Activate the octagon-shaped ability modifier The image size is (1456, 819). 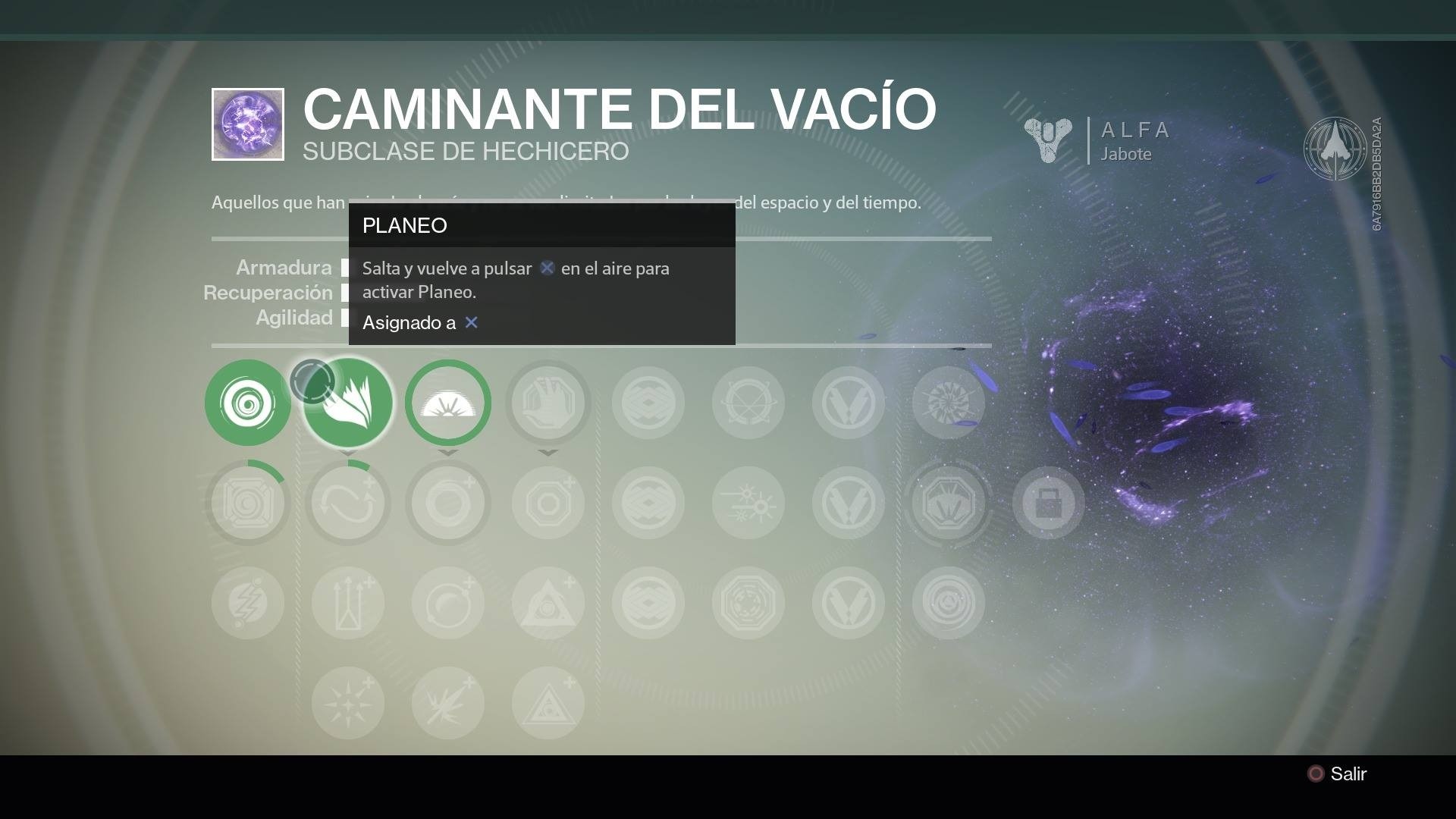[548, 503]
